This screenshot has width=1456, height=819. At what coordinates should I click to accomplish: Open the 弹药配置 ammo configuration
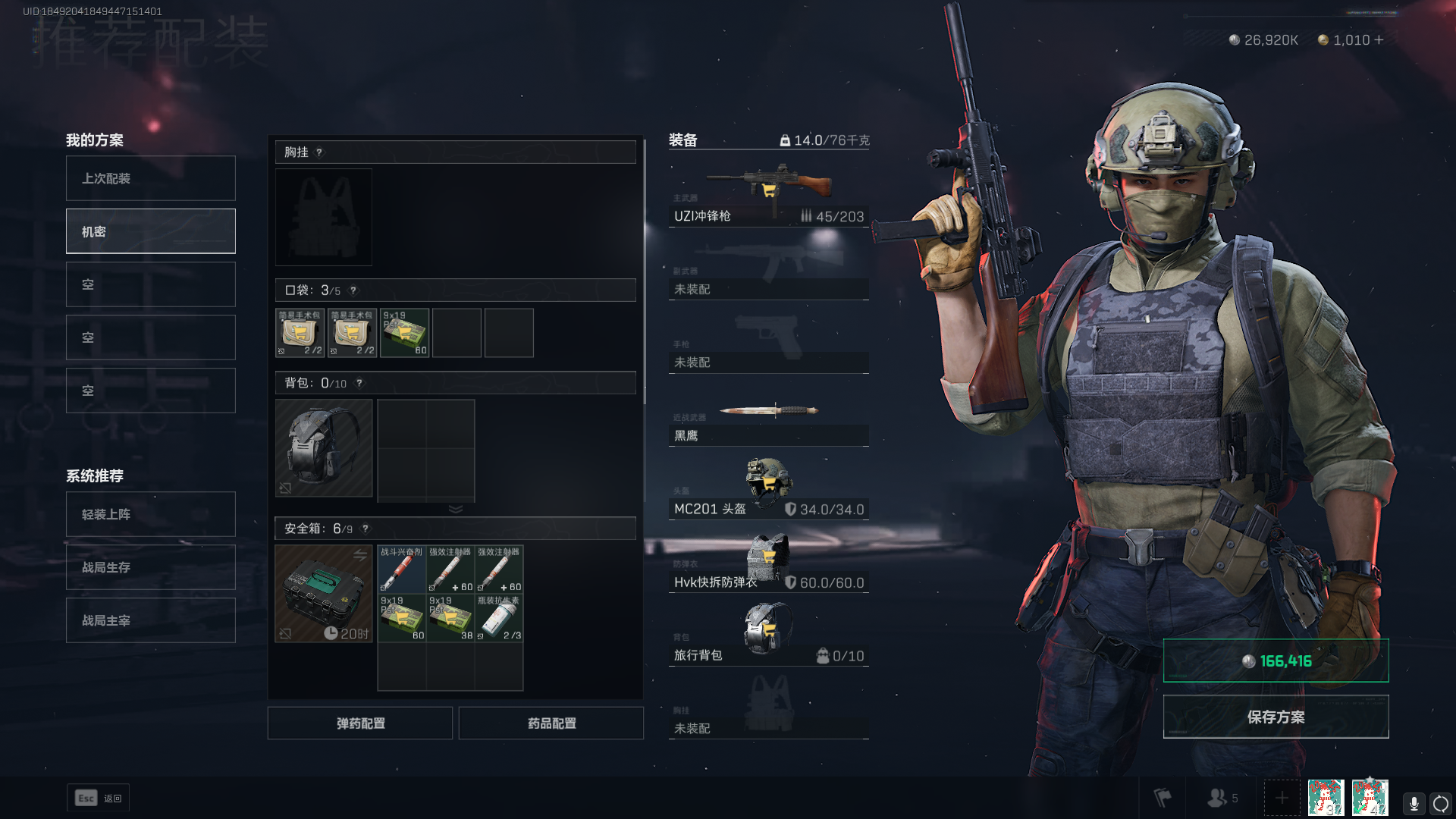point(360,723)
